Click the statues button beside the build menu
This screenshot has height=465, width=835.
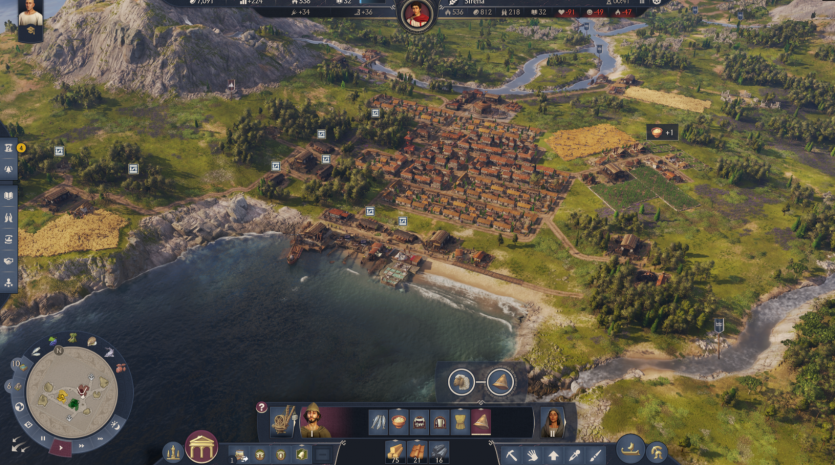click(x=173, y=453)
